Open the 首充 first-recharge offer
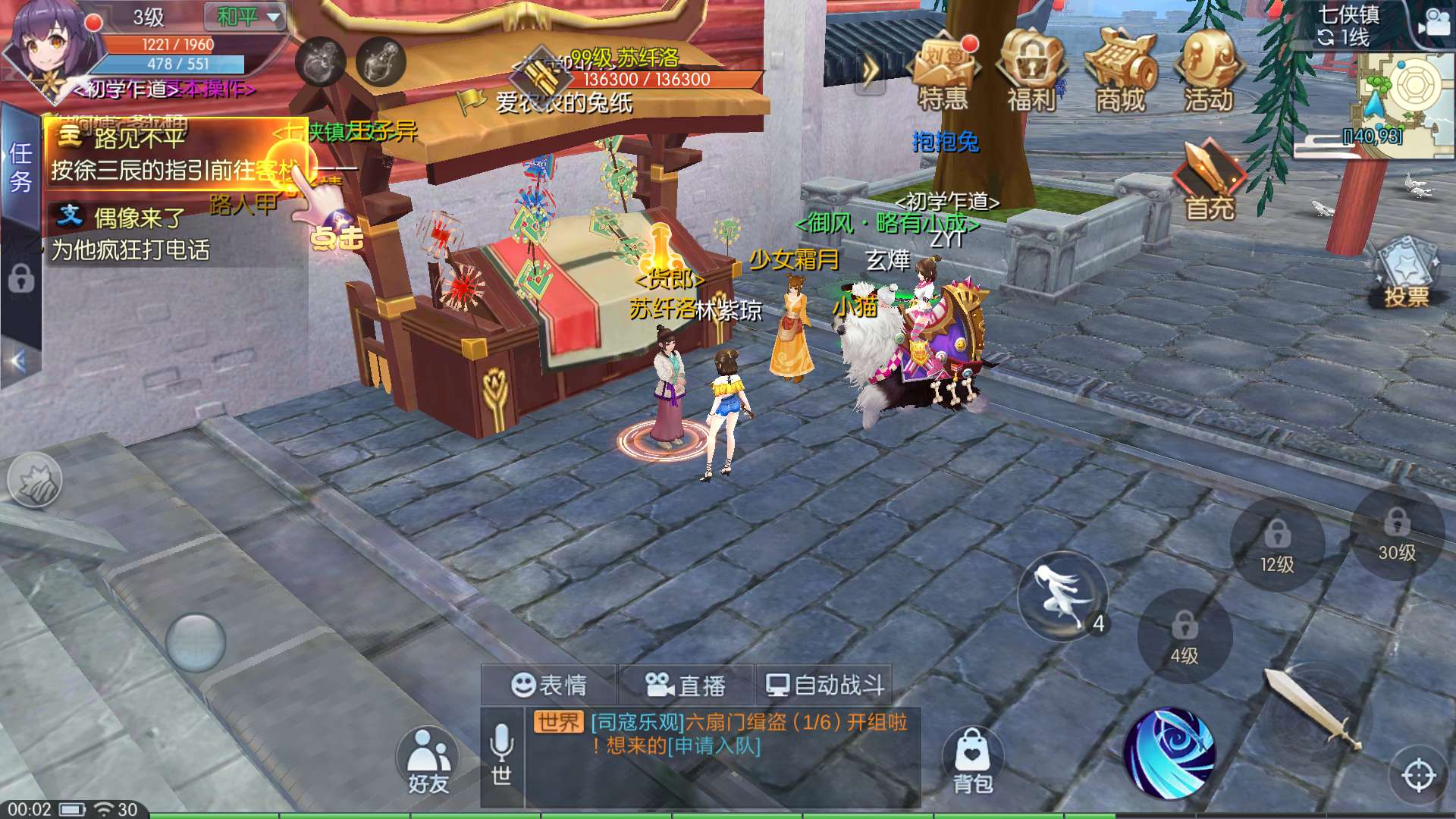Viewport: 1456px width, 819px height. (1210, 182)
